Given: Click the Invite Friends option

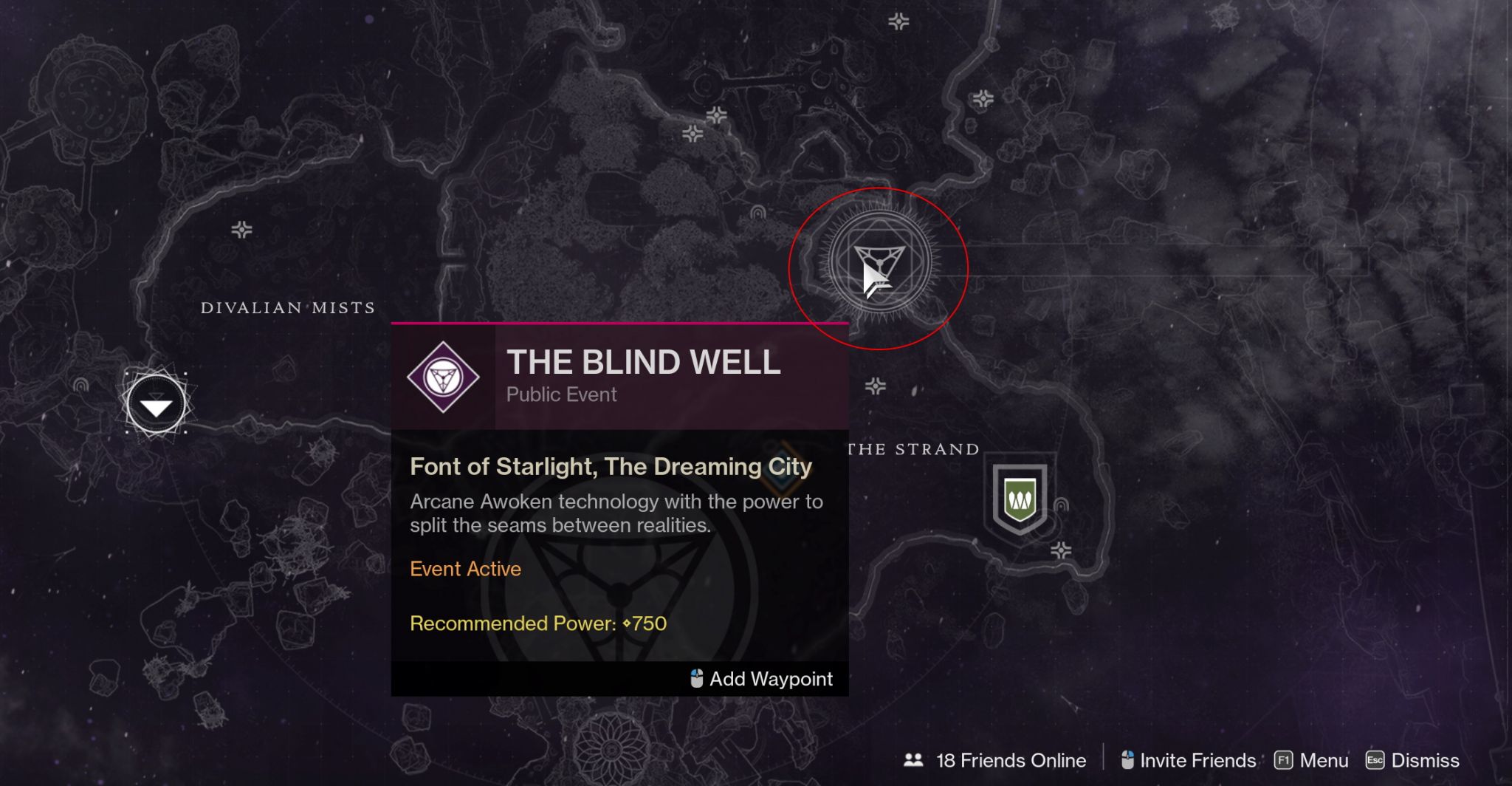Looking at the screenshot, I should point(1189,760).
